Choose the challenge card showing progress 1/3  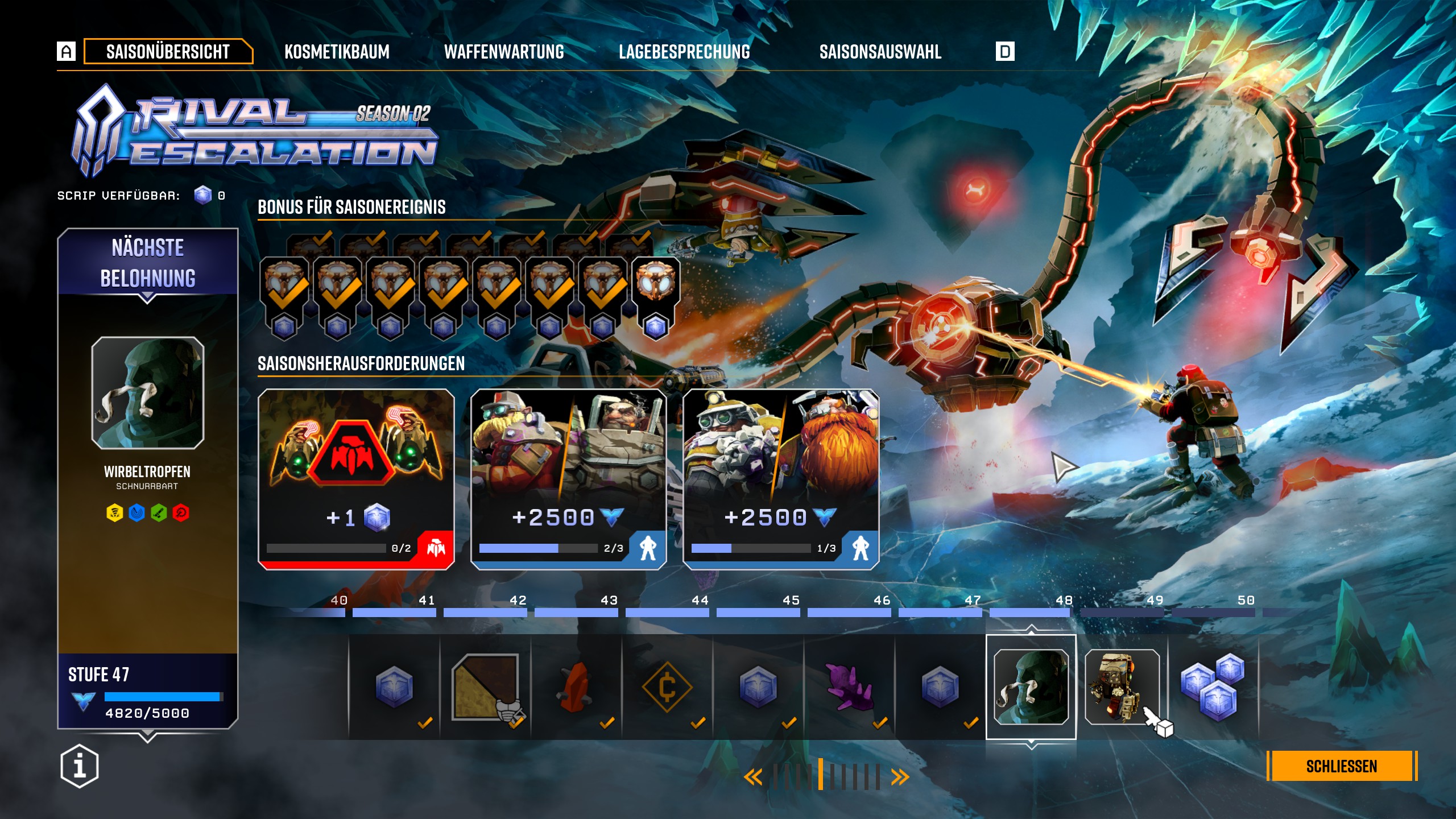780,479
